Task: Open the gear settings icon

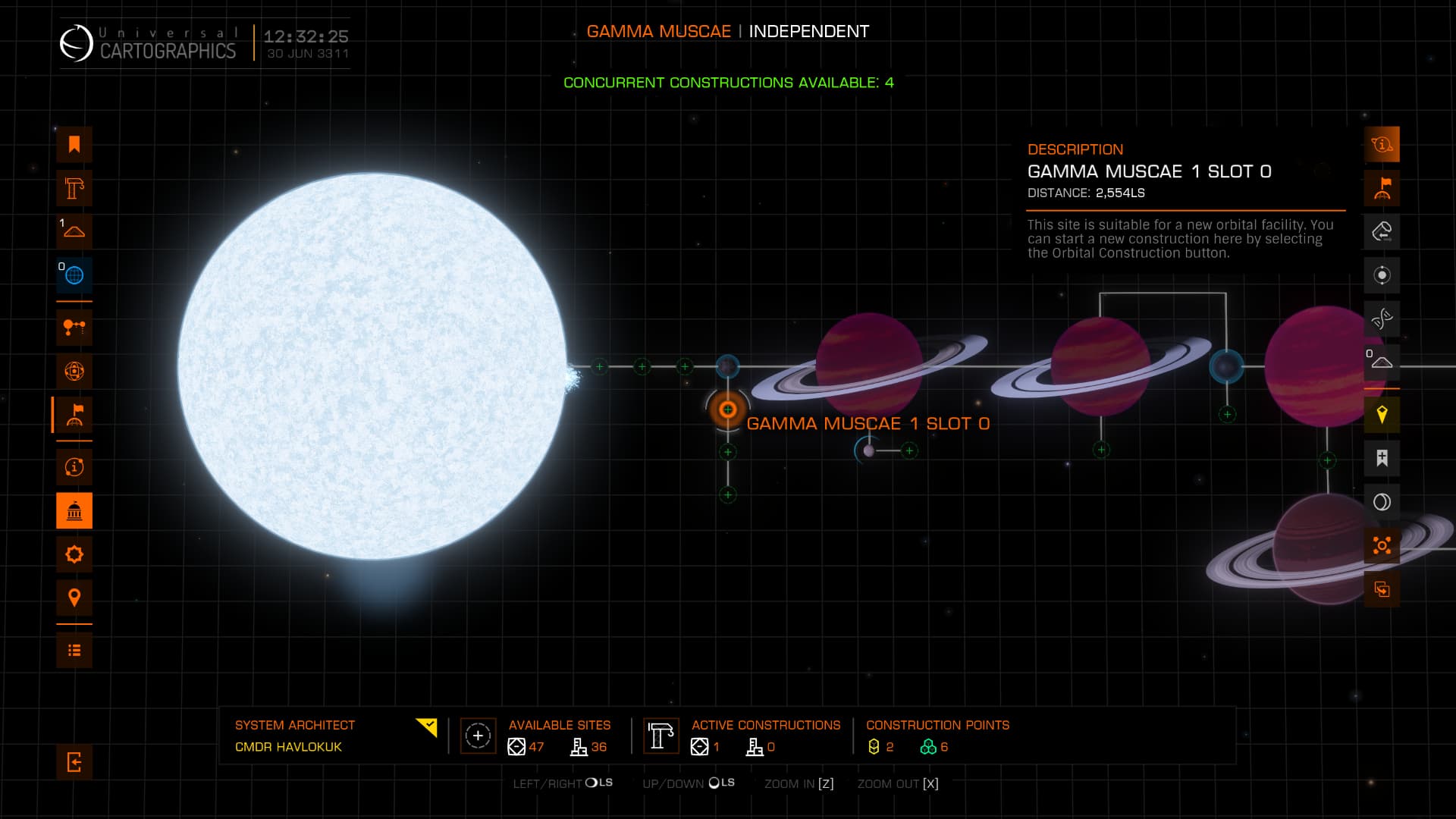Action: [x=74, y=554]
